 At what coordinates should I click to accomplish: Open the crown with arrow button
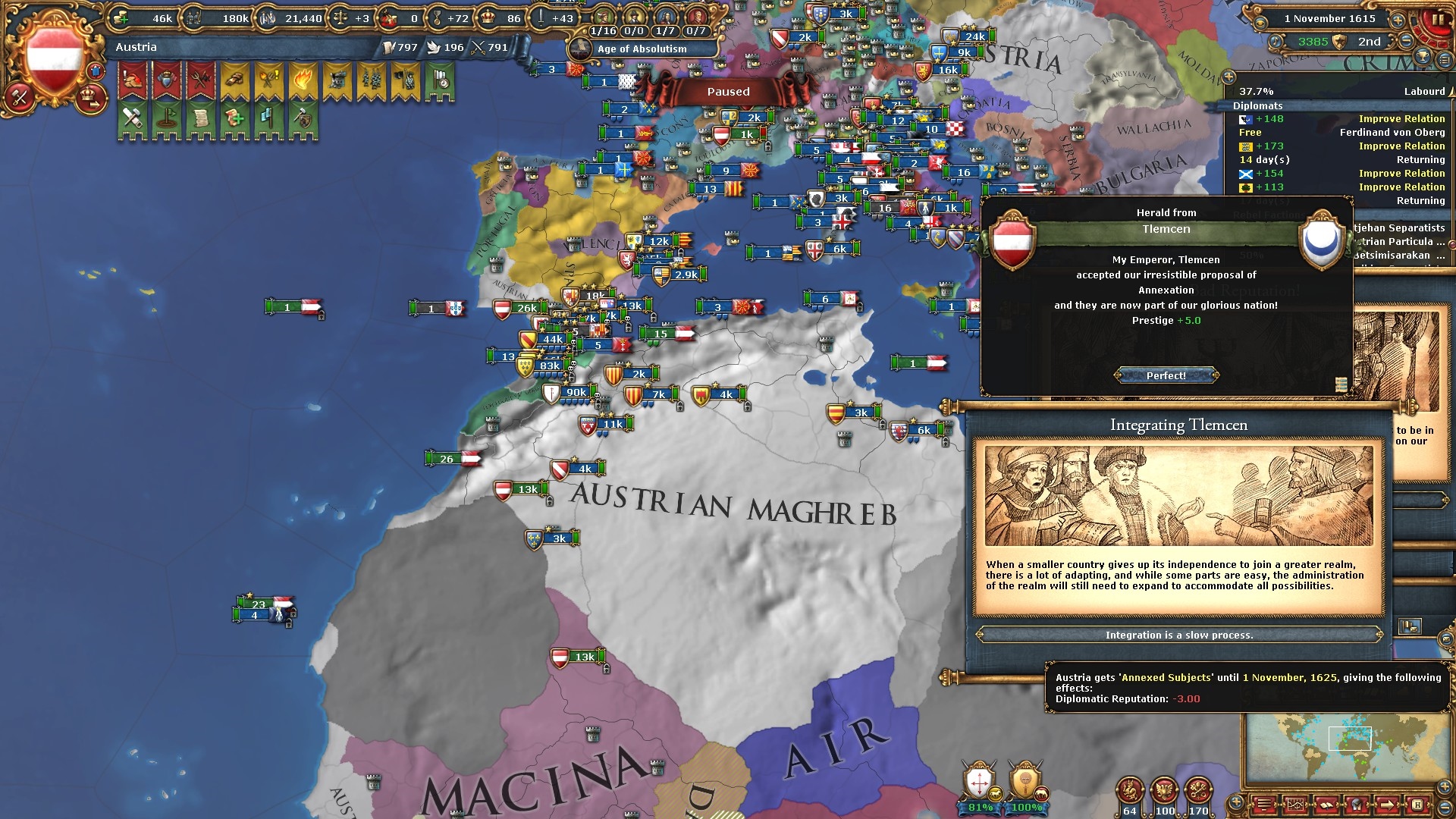pos(90,96)
